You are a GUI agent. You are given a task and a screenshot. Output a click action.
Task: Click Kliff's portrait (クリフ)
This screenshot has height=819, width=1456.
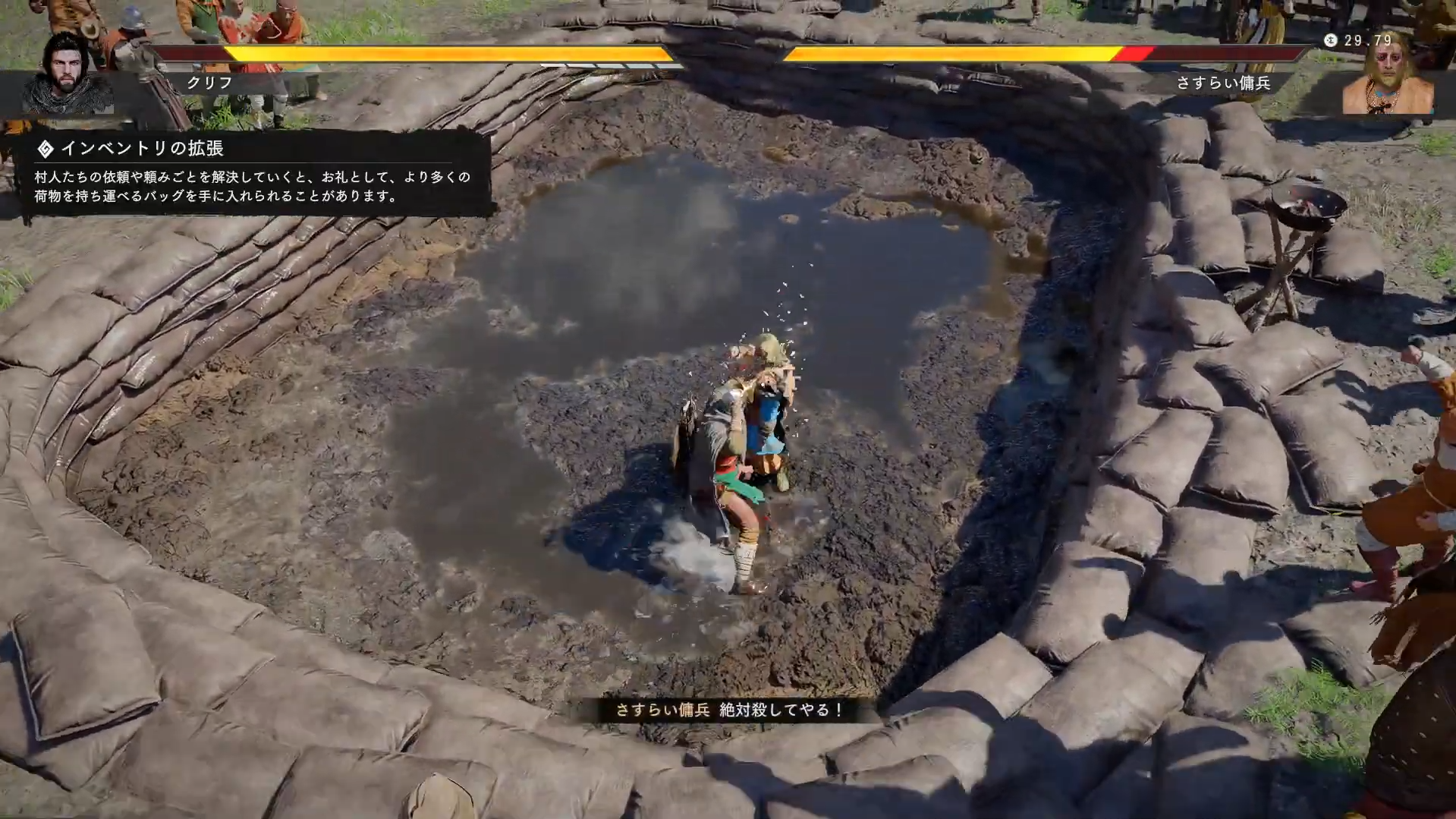(67, 74)
